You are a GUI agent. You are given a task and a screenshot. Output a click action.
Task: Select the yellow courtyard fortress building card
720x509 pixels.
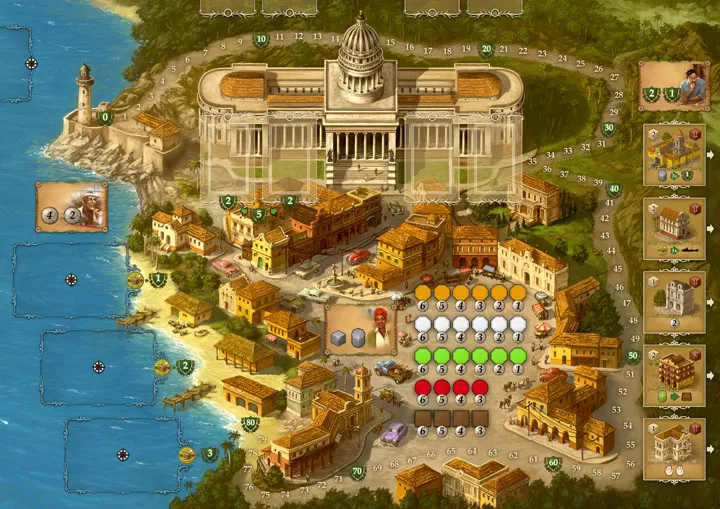pyautogui.click(x=673, y=155)
